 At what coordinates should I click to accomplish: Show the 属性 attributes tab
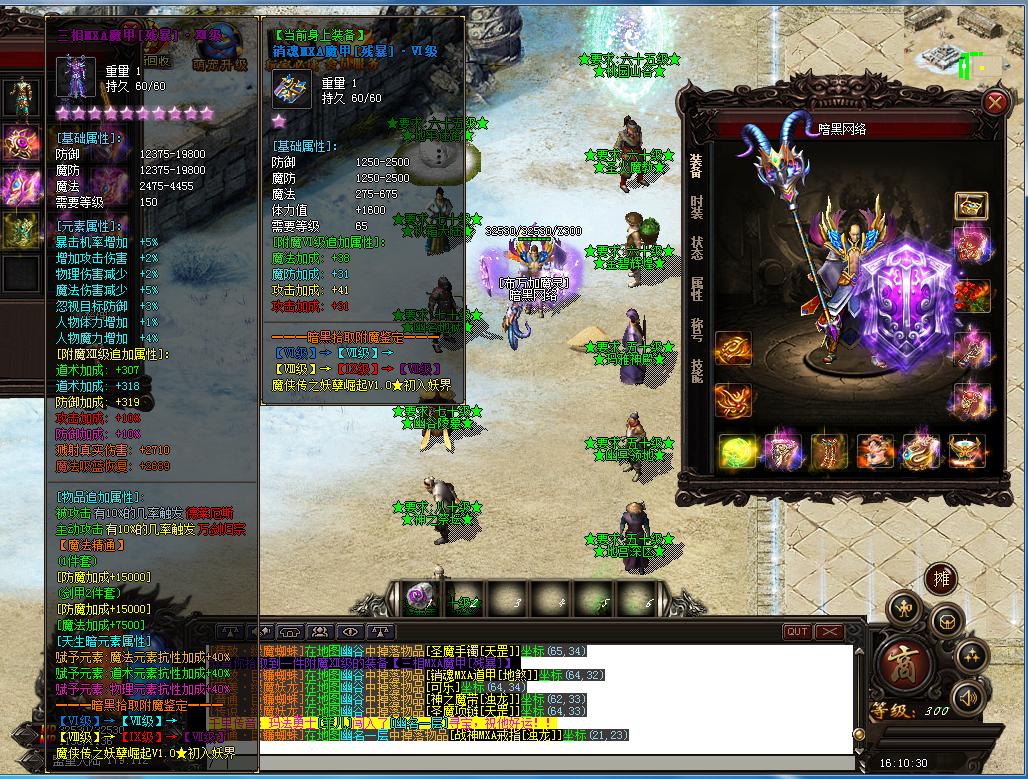(696, 289)
